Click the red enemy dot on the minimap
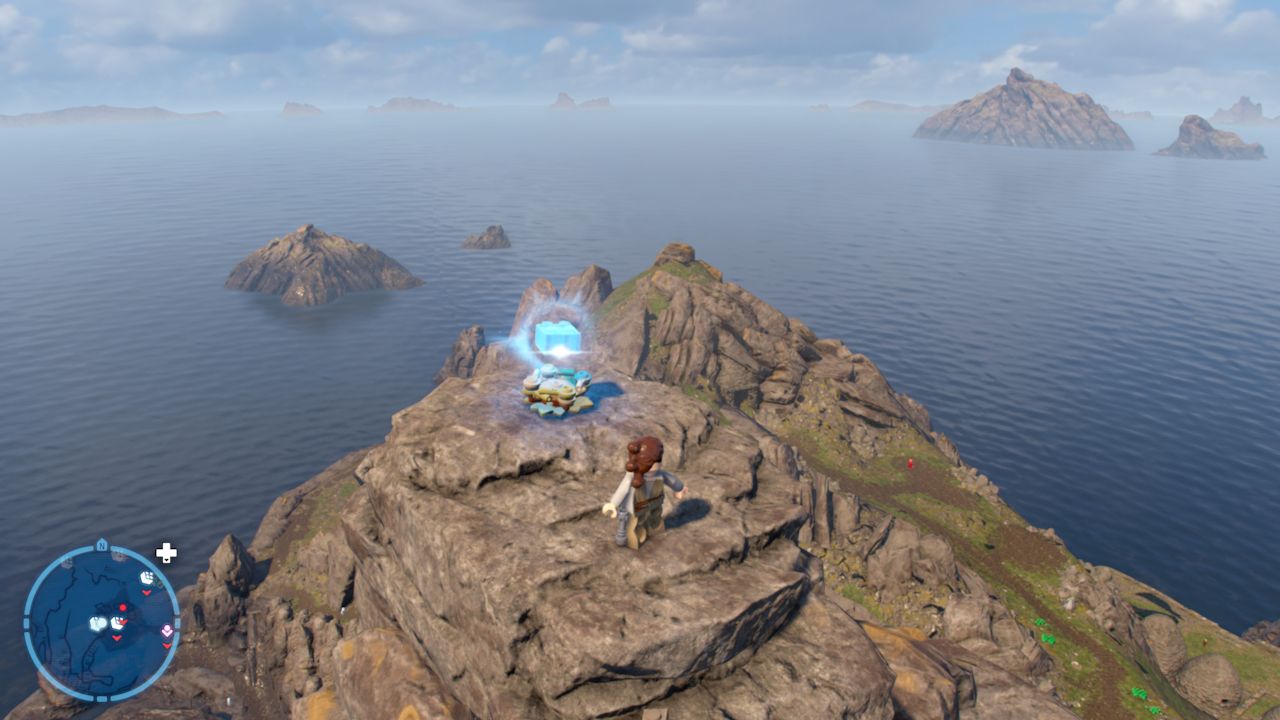This screenshot has width=1280, height=720. (x=122, y=607)
